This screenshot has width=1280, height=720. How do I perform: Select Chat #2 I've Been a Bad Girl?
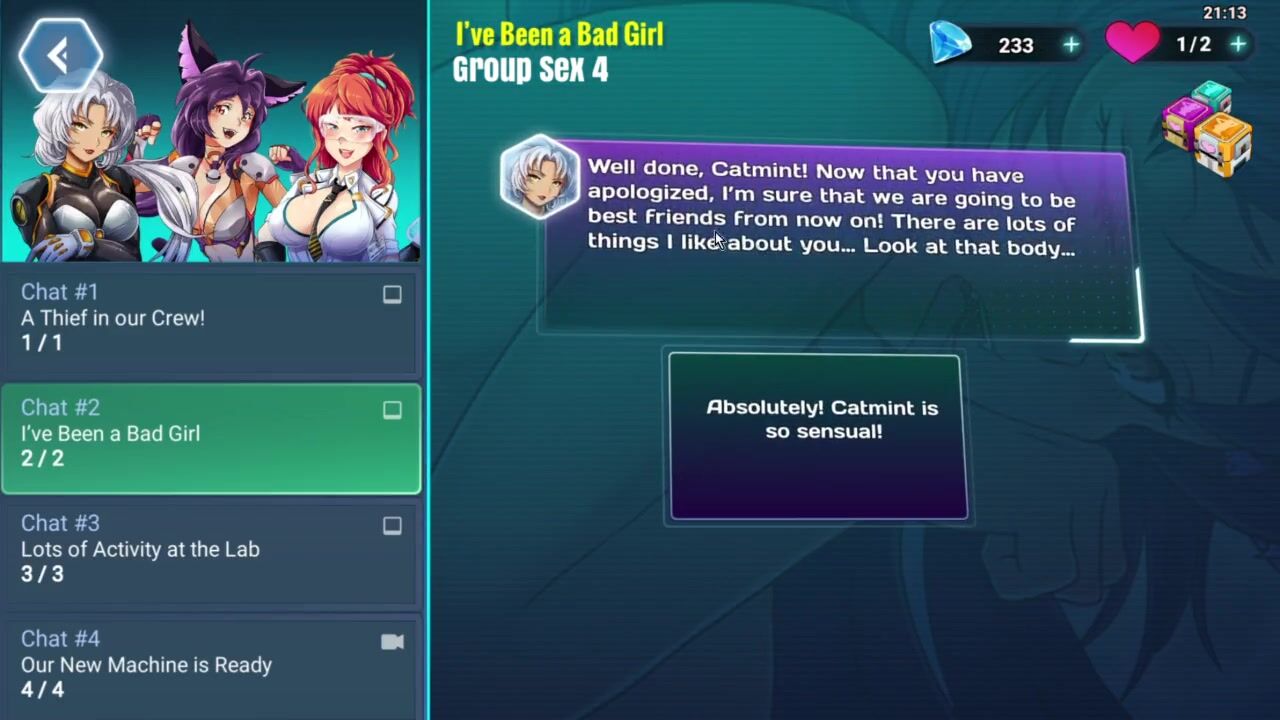tap(211, 434)
